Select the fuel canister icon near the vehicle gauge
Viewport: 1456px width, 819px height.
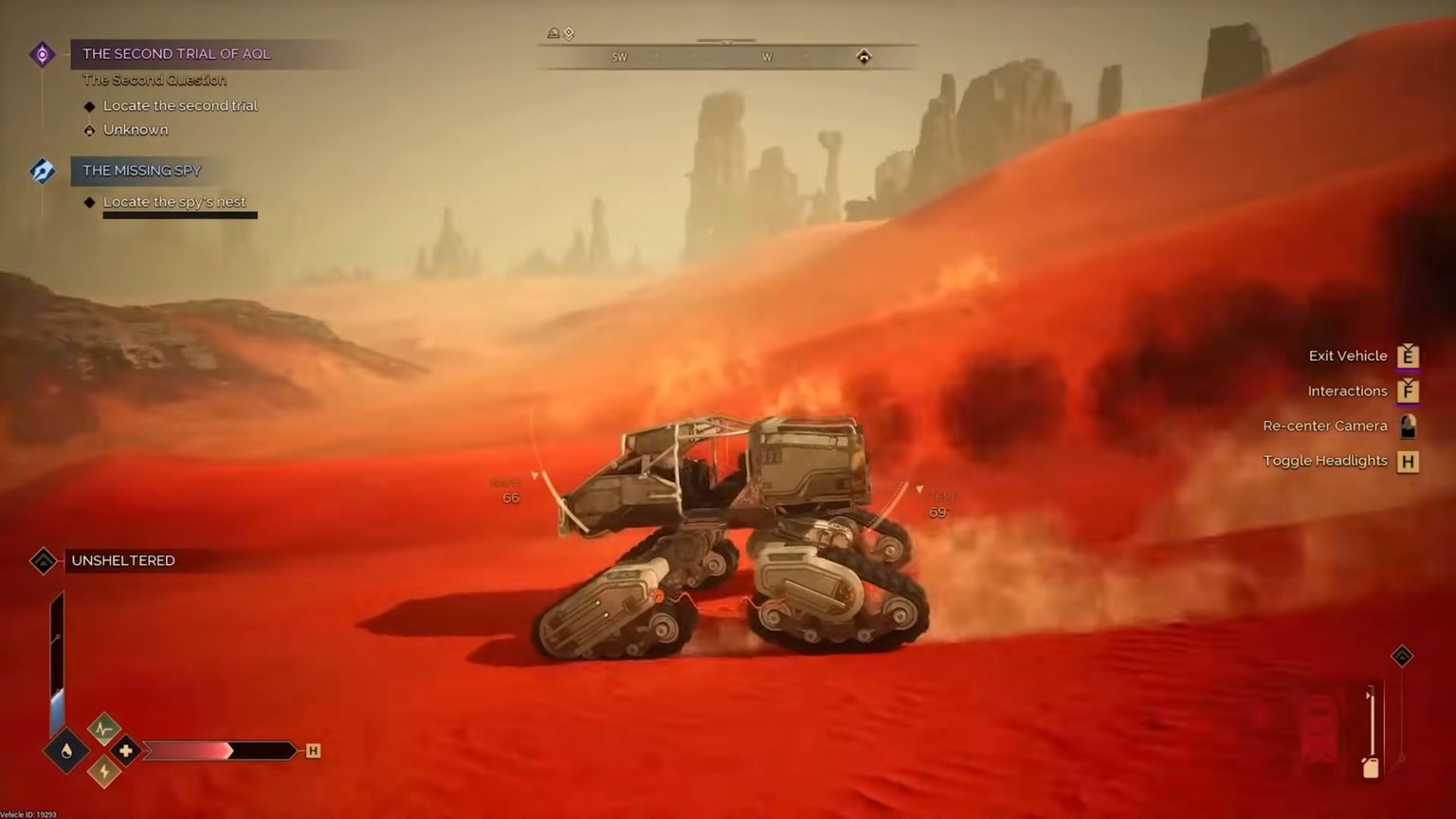pyautogui.click(x=1371, y=768)
